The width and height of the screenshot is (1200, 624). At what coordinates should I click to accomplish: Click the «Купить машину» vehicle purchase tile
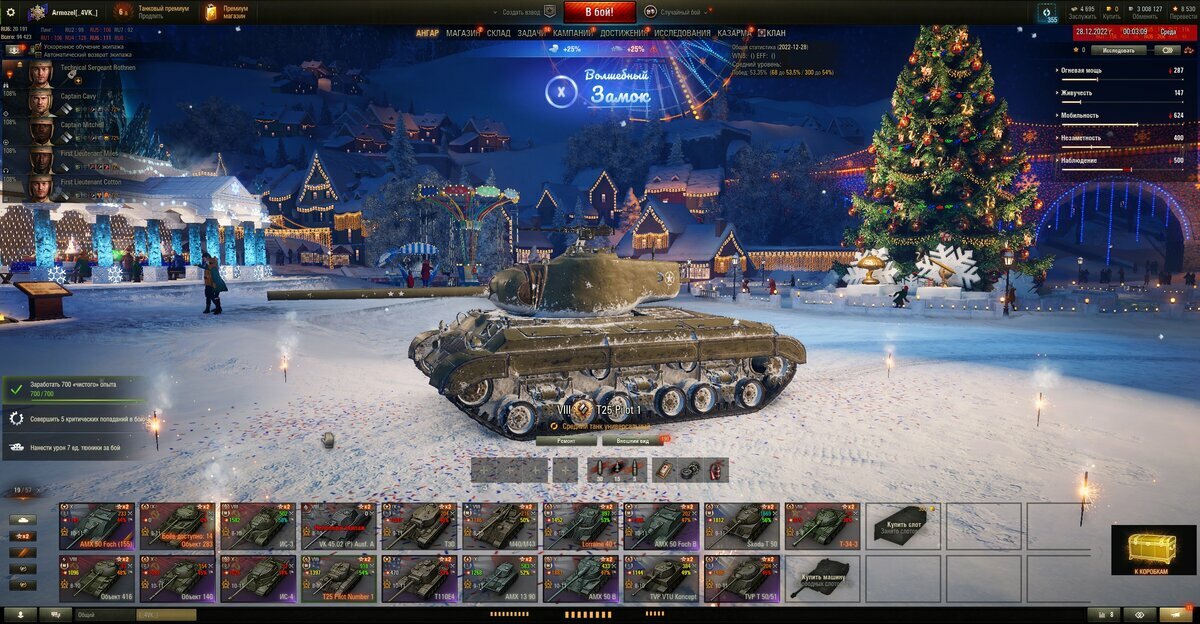pos(823,580)
